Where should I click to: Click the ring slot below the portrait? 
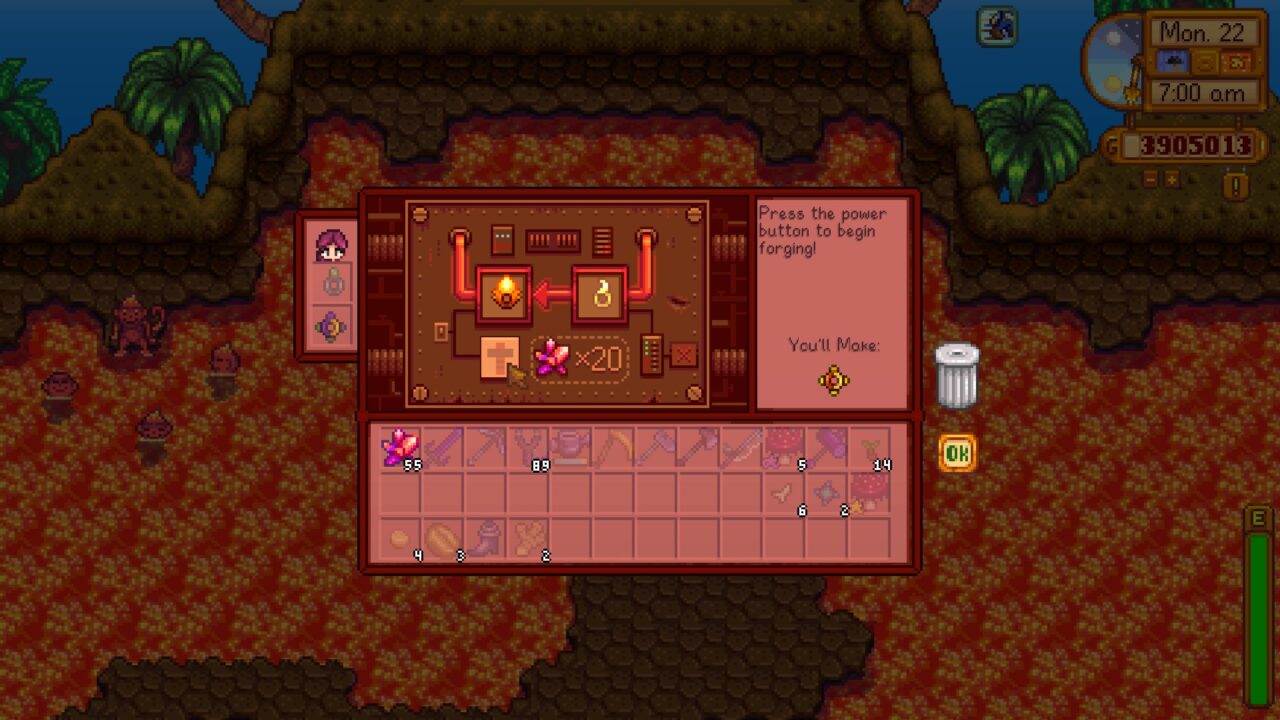(x=331, y=282)
